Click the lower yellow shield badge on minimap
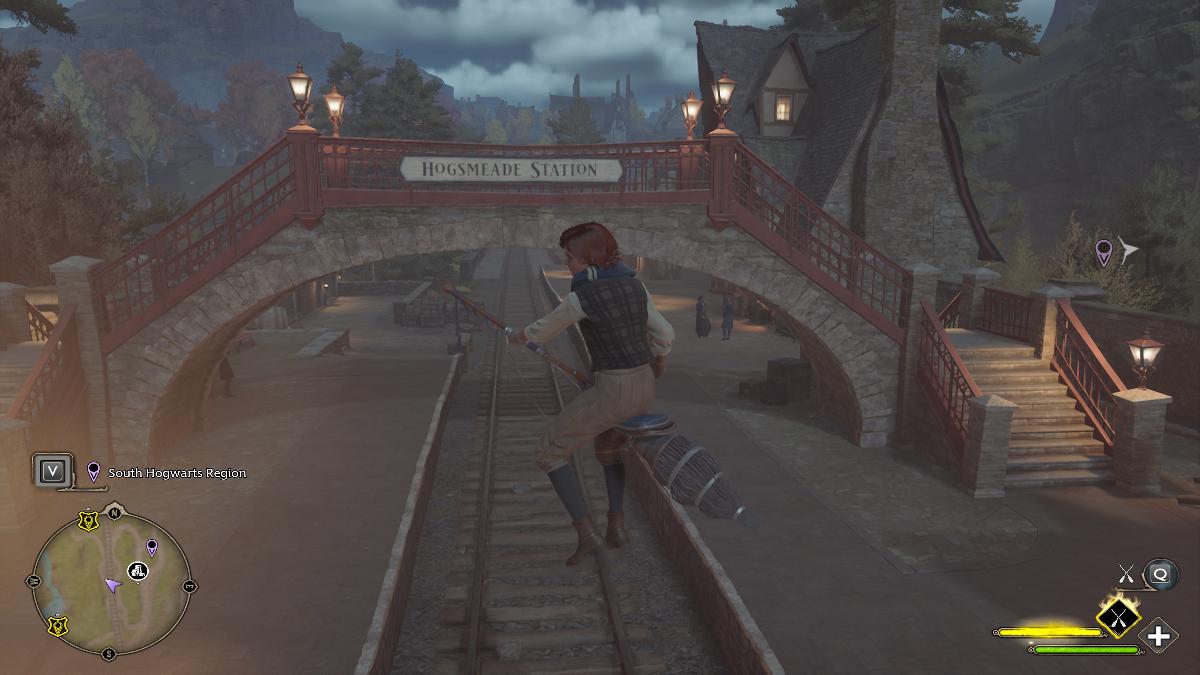The image size is (1200, 675). (58, 625)
